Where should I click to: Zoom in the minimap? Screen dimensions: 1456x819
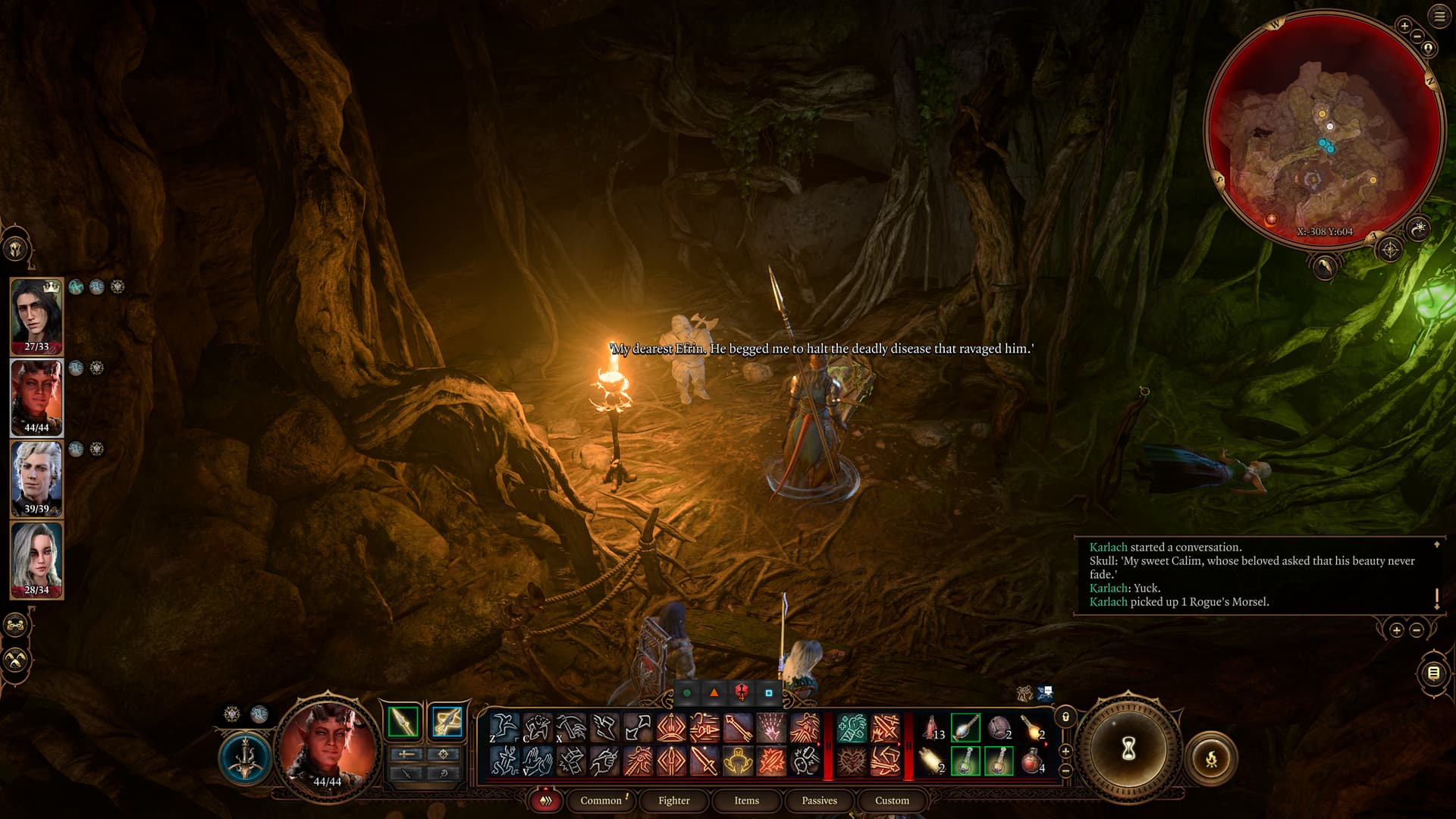tap(1404, 26)
